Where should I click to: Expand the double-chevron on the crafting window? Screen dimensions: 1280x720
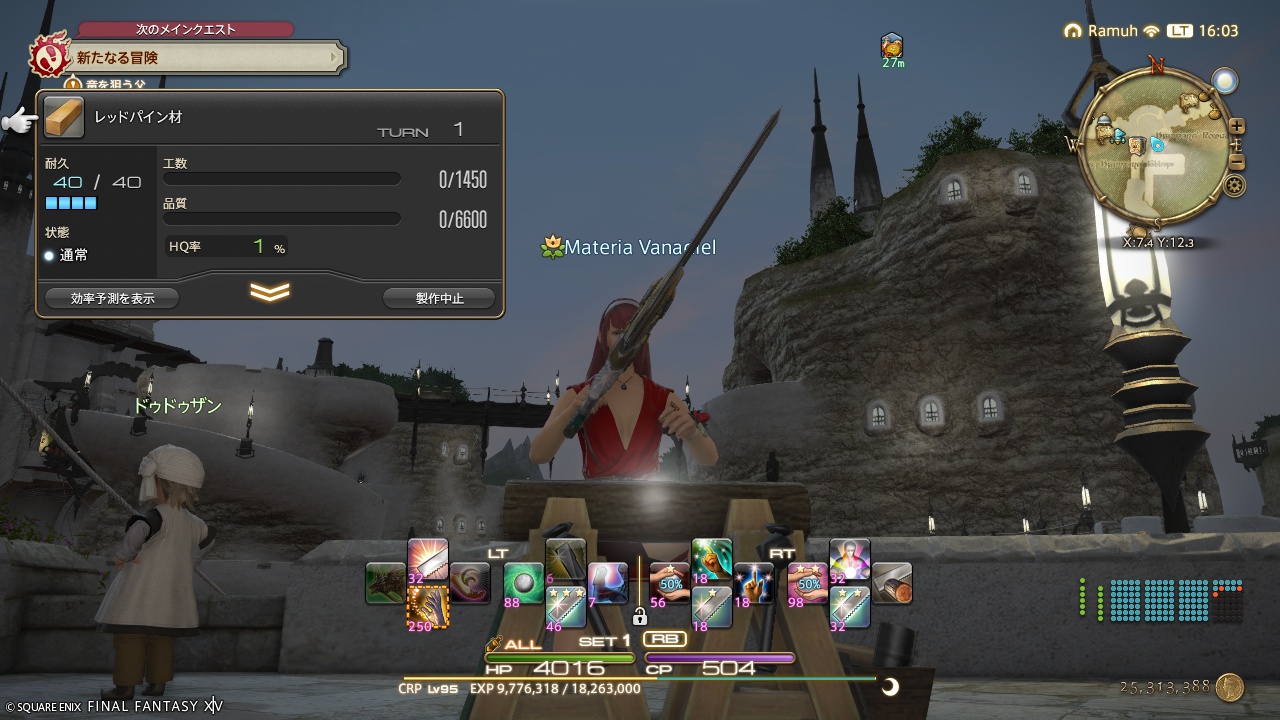point(269,289)
